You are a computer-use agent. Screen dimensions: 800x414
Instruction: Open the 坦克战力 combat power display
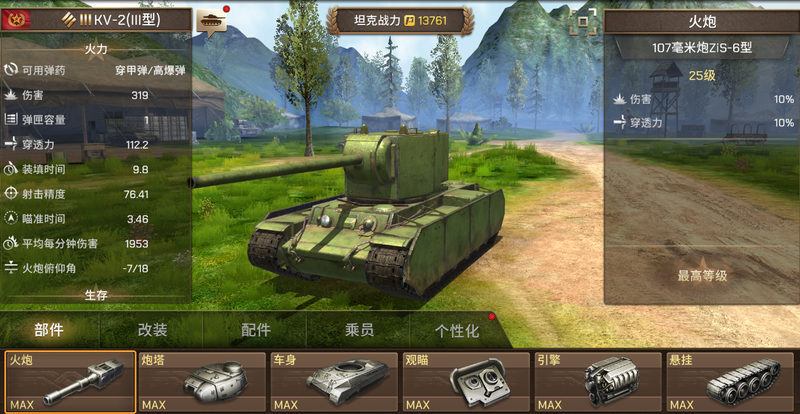(399, 20)
